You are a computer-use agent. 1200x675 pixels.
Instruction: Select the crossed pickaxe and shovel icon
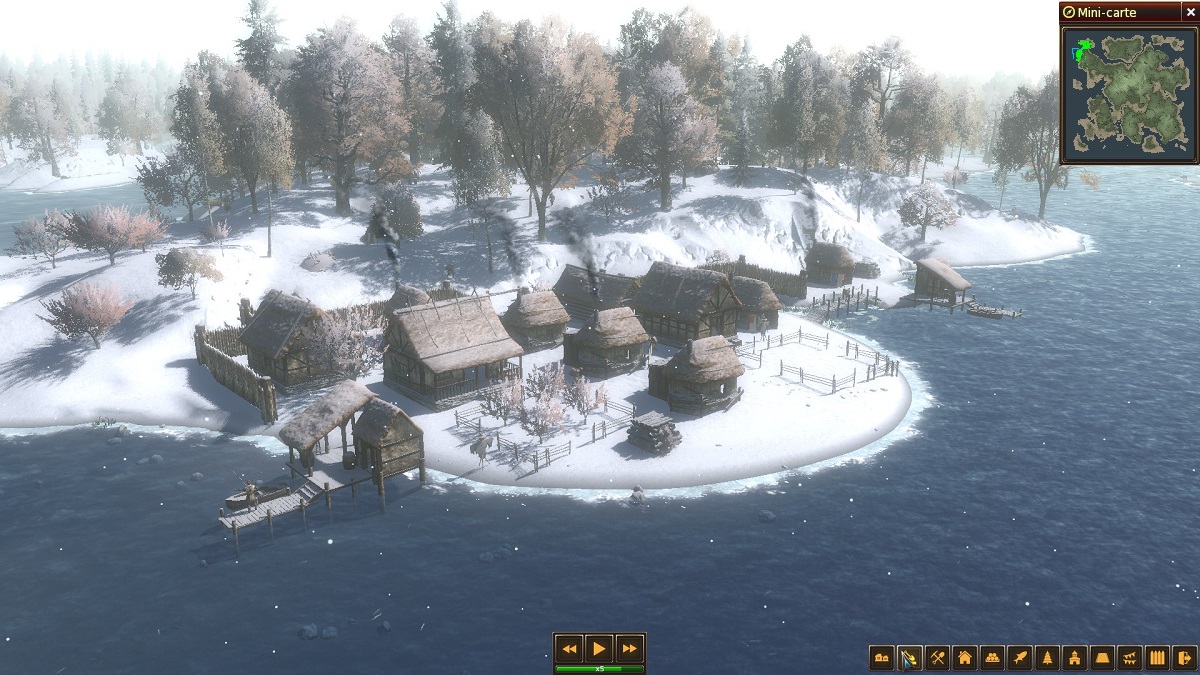click(x=937, y=658)
